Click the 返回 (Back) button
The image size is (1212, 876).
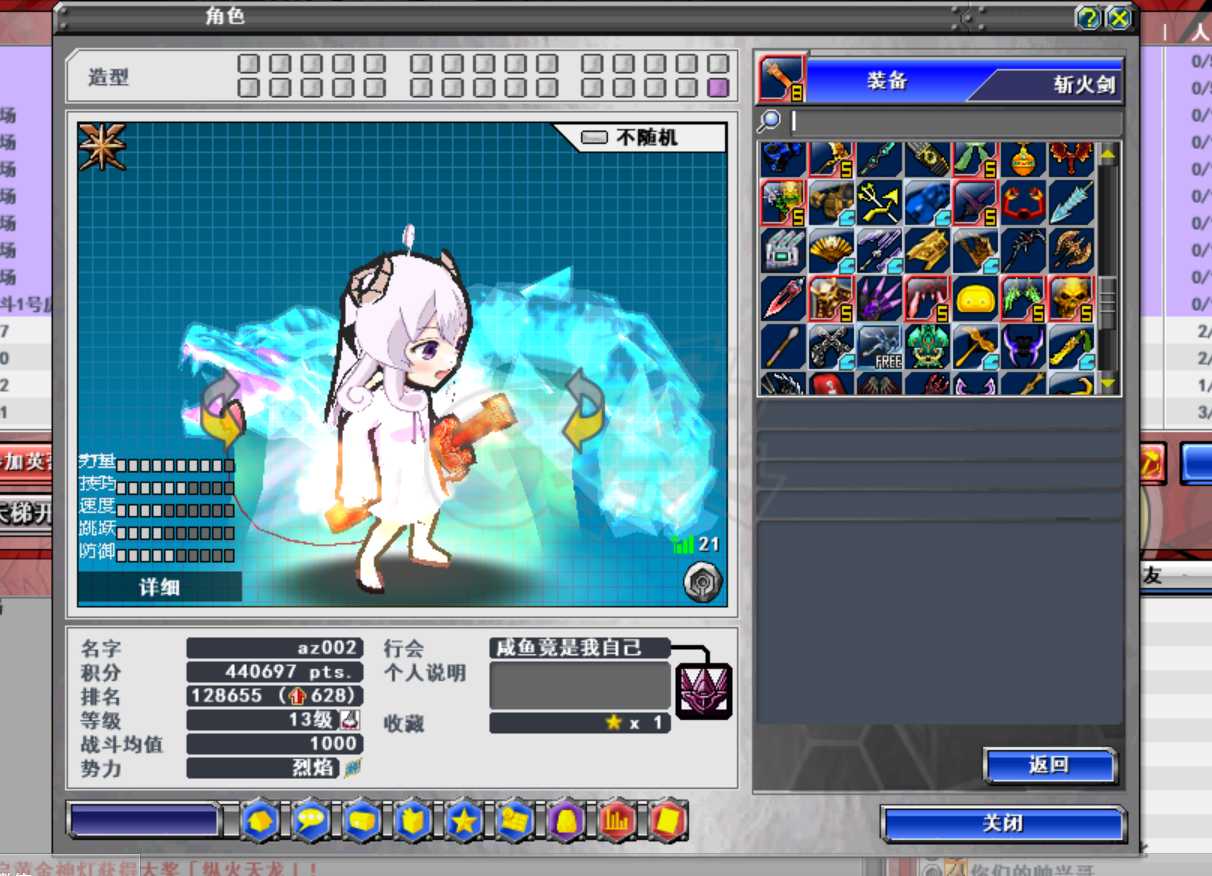pos(1049,766)
